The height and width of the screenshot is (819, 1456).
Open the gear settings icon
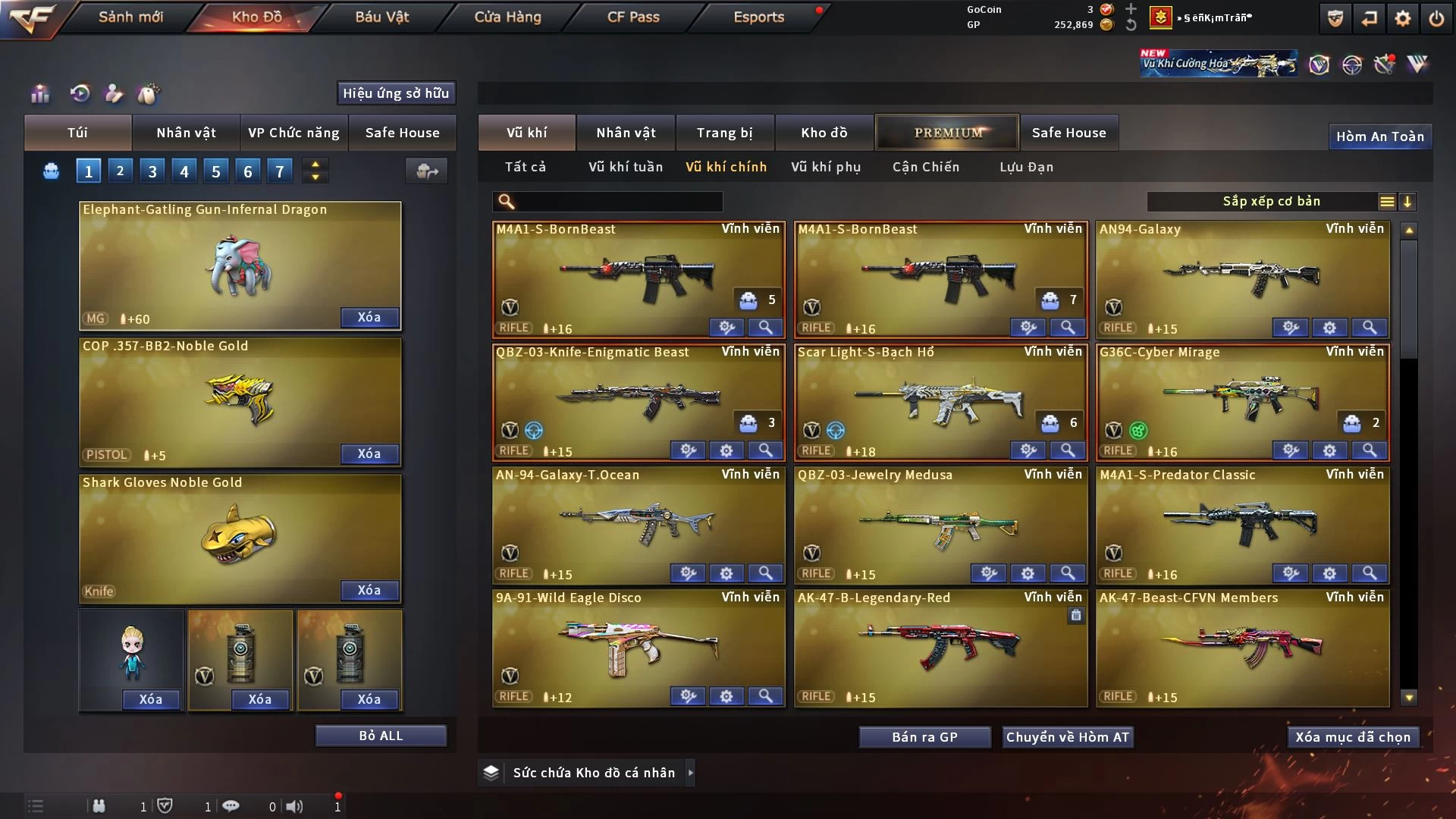[x=1403, y=18]
